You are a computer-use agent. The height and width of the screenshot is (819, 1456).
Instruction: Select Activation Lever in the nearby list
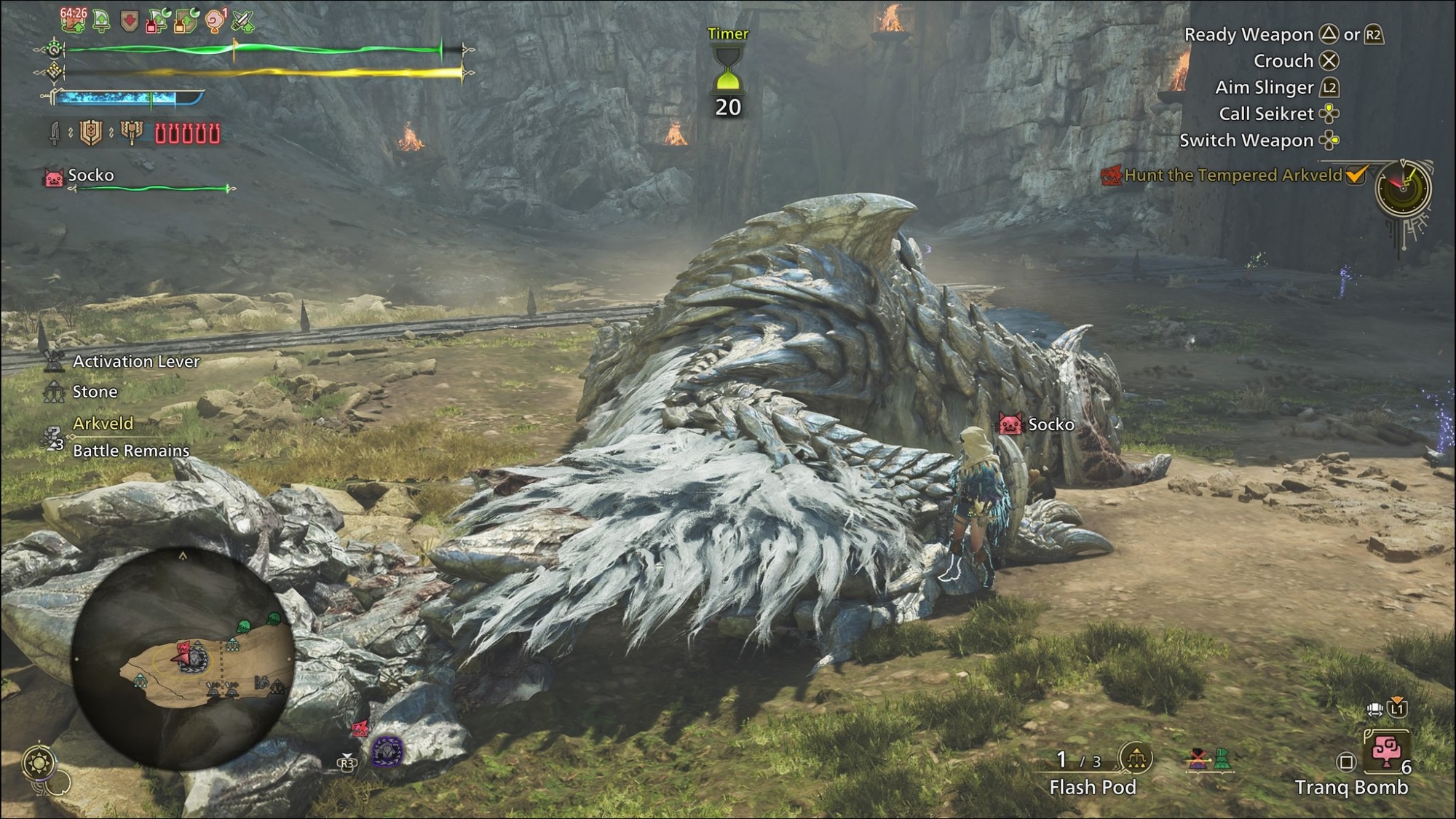pos(135,362)
